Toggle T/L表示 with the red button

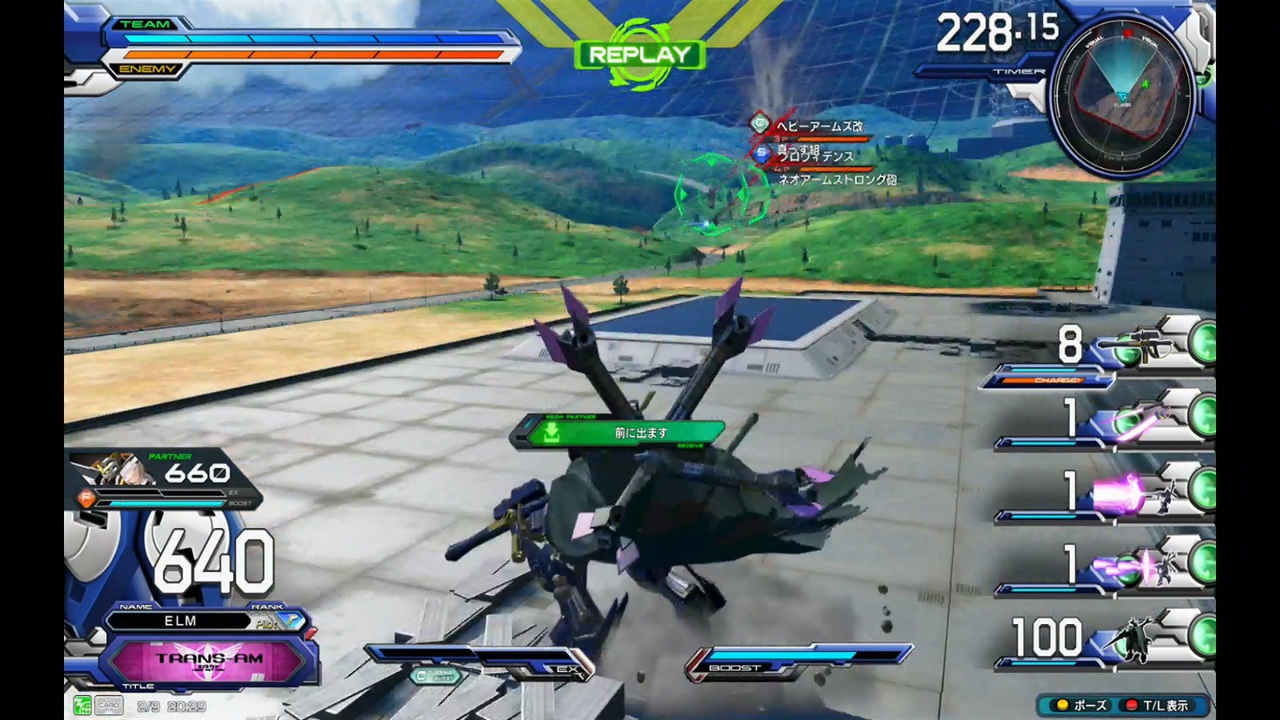pyautogui.click(x=1156, y=705)
